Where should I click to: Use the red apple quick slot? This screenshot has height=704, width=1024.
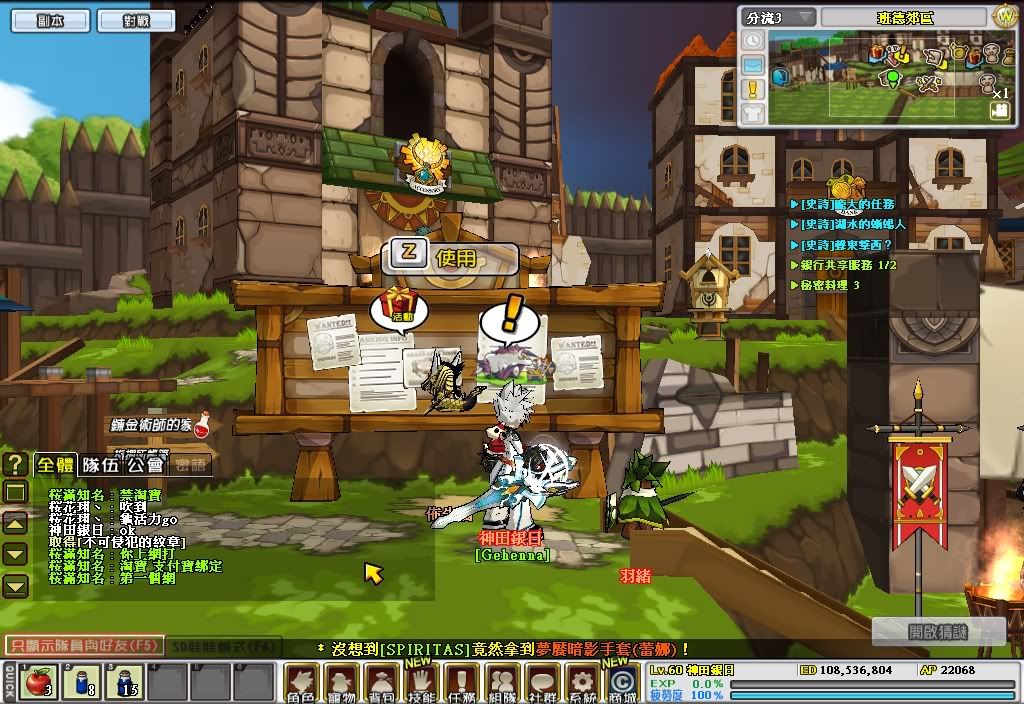(38, 682)
